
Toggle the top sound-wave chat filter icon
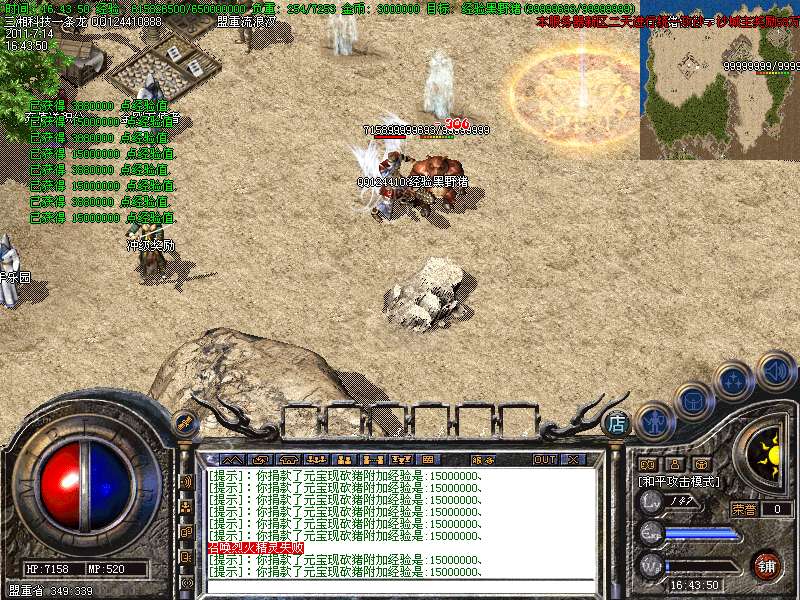coord(186,482)
